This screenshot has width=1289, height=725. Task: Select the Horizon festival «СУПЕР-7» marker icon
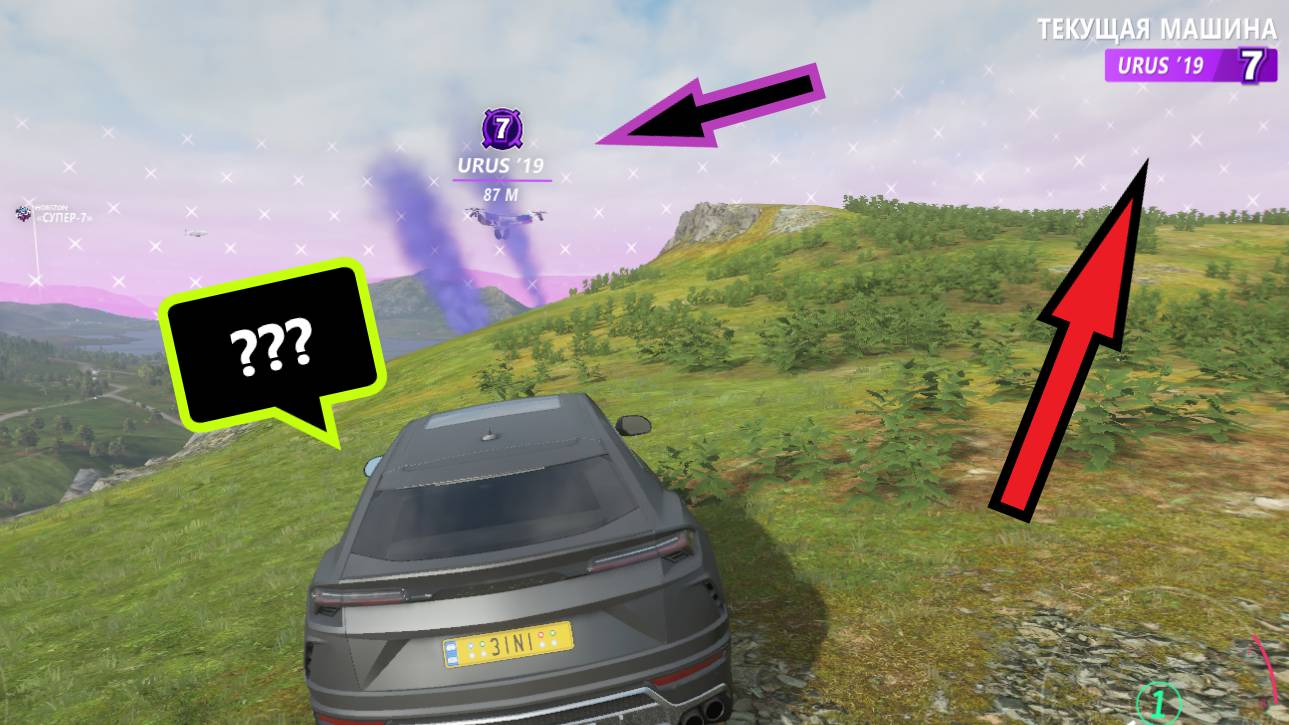[x=22, y=213]
